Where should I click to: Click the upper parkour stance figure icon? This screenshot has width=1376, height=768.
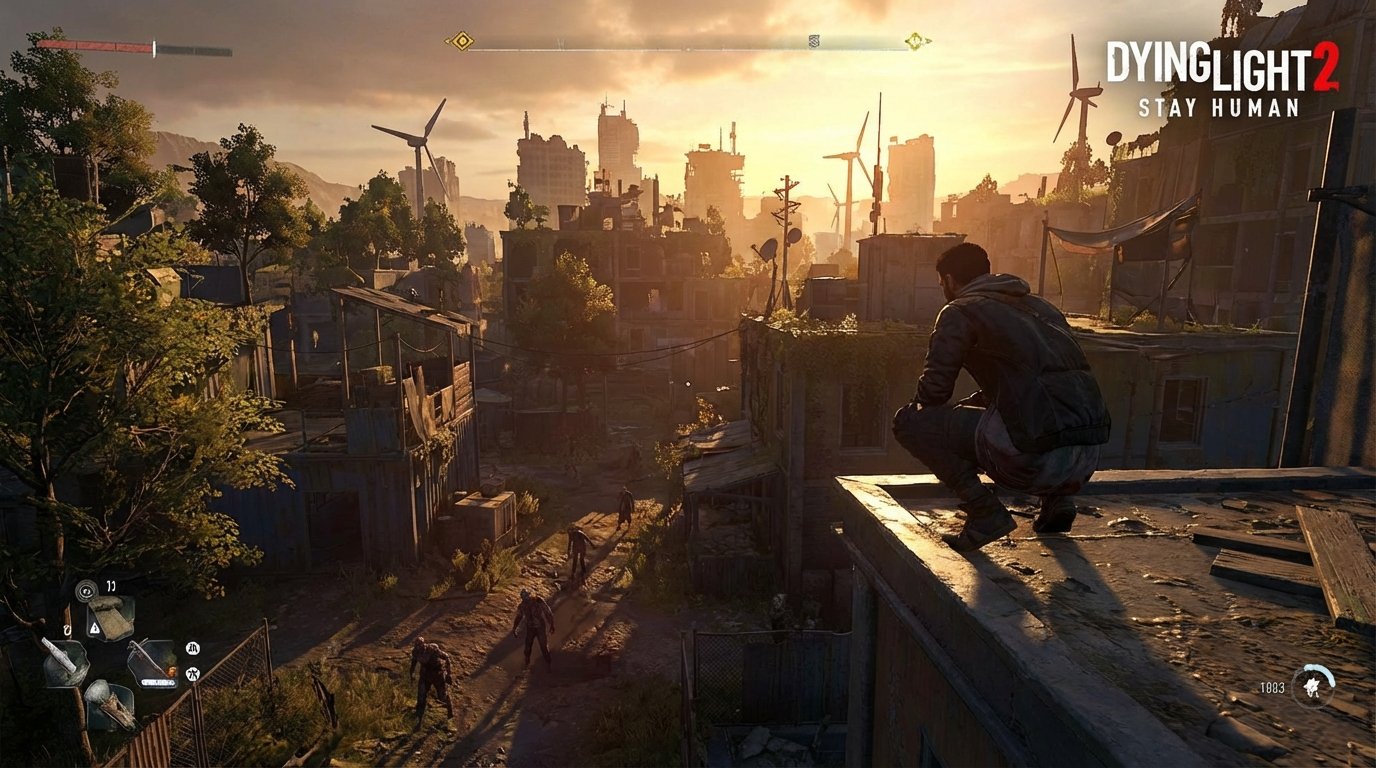[x=193, y=647]
